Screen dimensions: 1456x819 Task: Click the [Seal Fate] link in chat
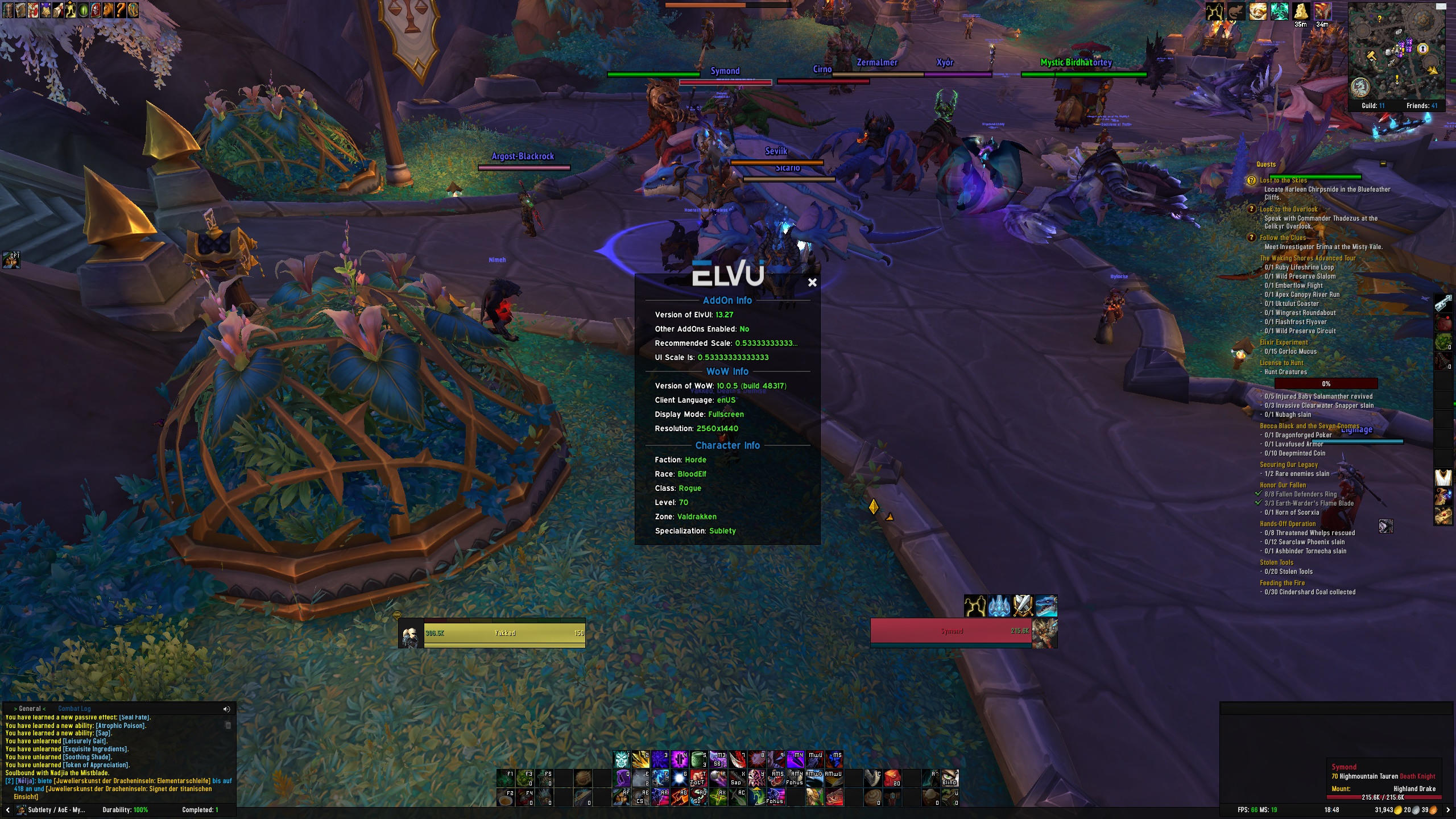point(134,718)
